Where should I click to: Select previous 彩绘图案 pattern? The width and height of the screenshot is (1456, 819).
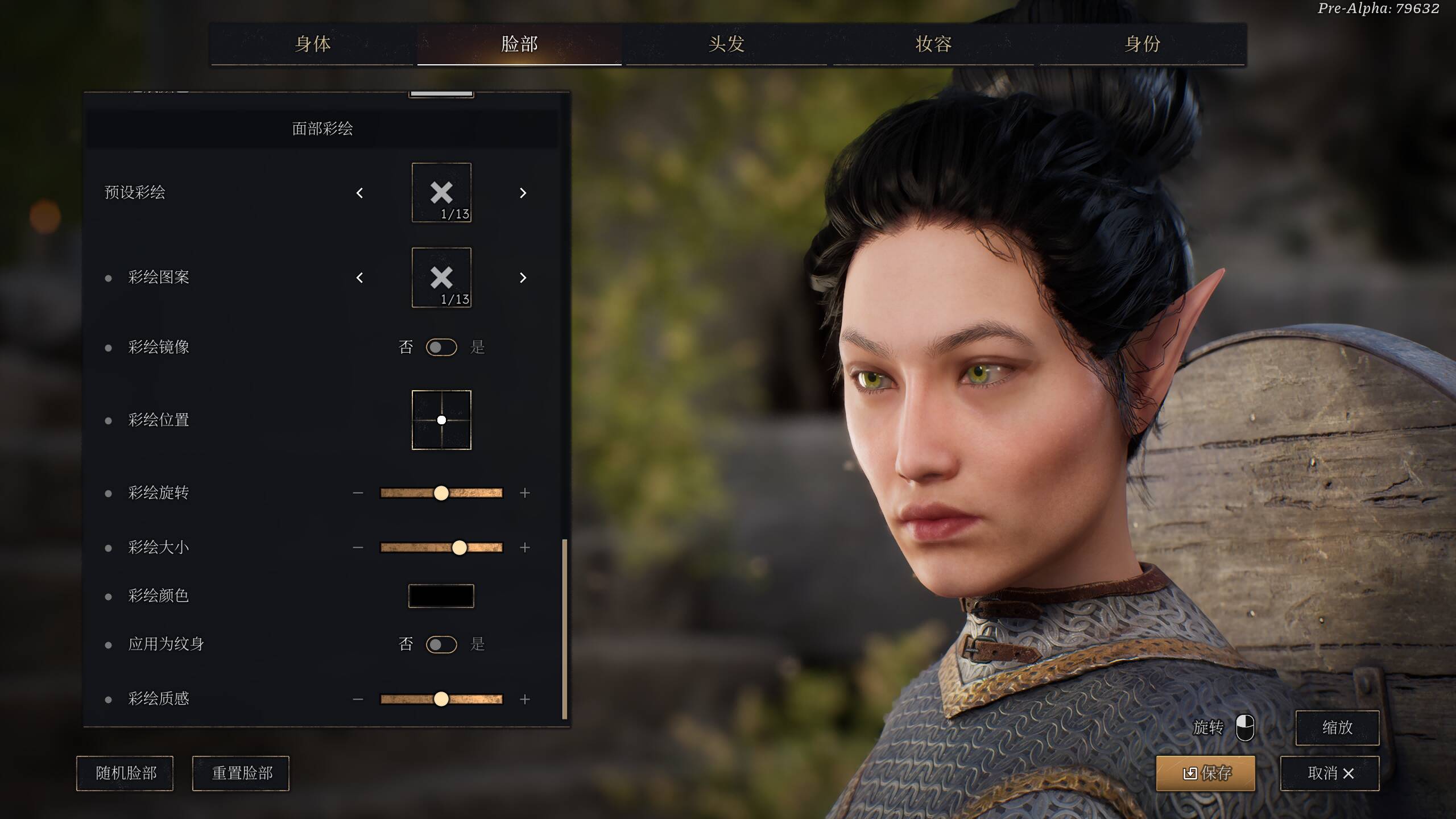359,278
